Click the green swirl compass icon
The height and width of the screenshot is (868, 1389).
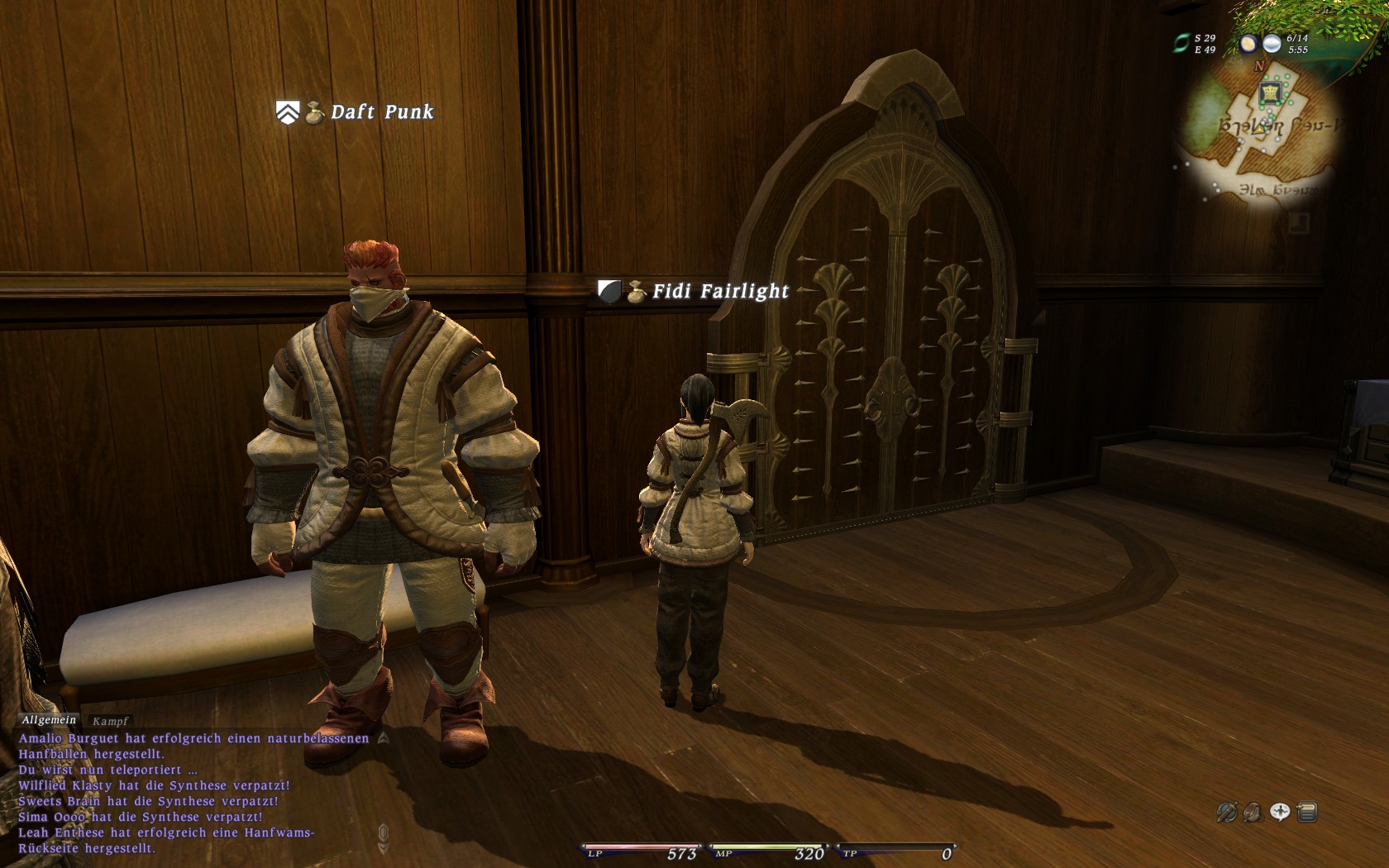[1181, 44]
